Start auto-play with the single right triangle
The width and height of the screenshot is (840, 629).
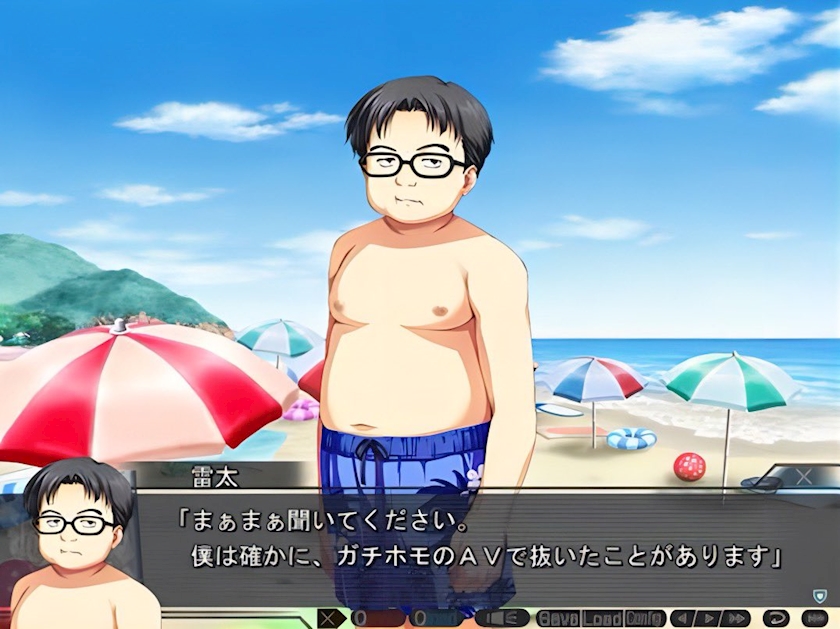click(708, 618)
